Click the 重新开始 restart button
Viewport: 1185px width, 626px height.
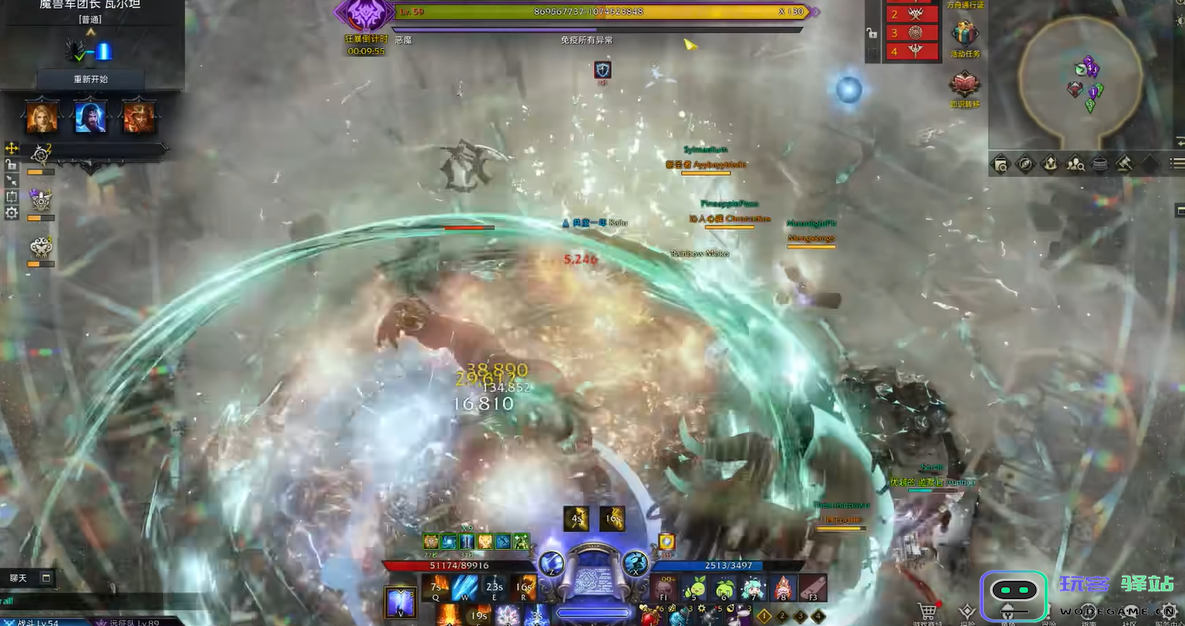coord(90,79)
